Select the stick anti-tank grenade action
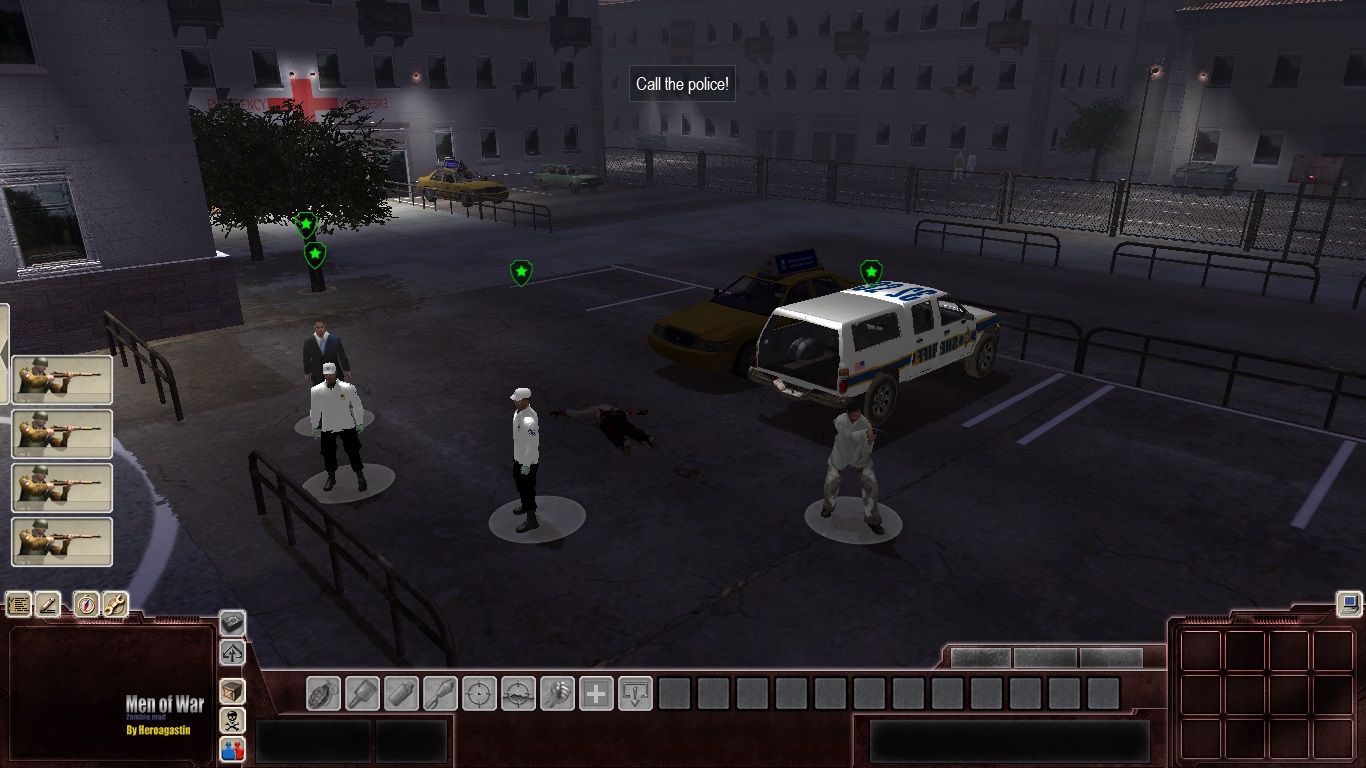The width and height of the screenshot is (1366, 768). pos(362,693)
